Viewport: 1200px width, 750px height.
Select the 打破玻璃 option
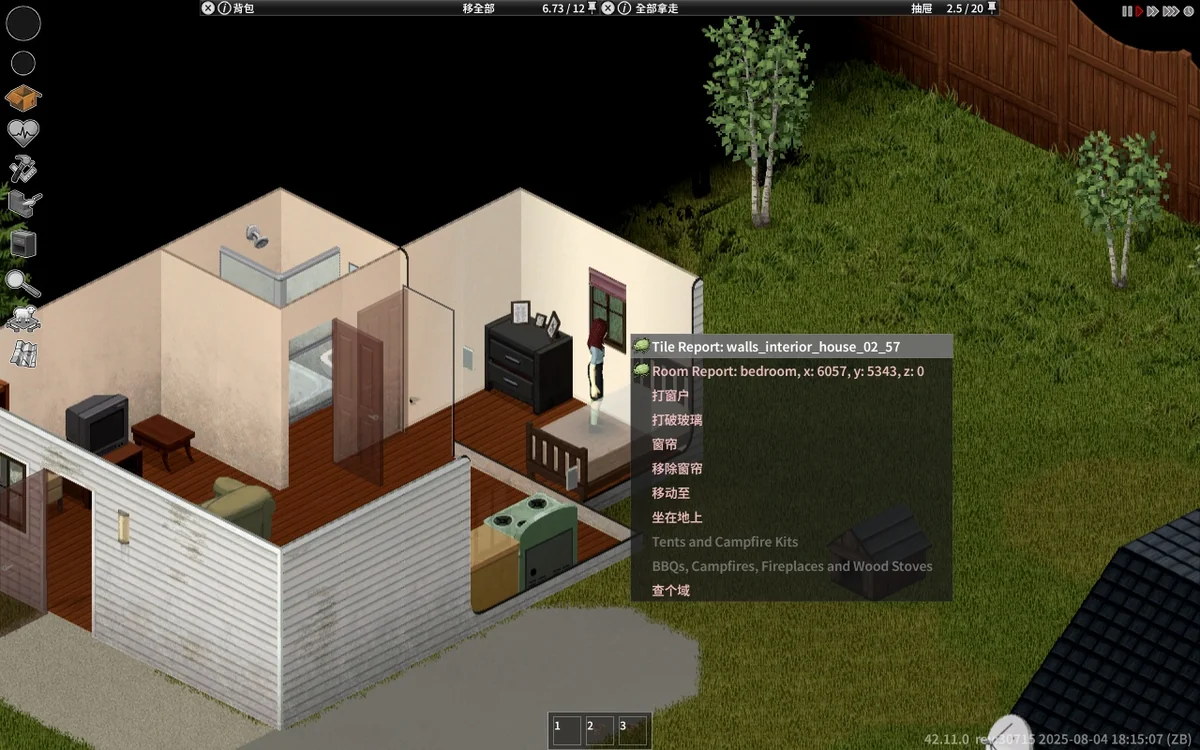[677, 420]
